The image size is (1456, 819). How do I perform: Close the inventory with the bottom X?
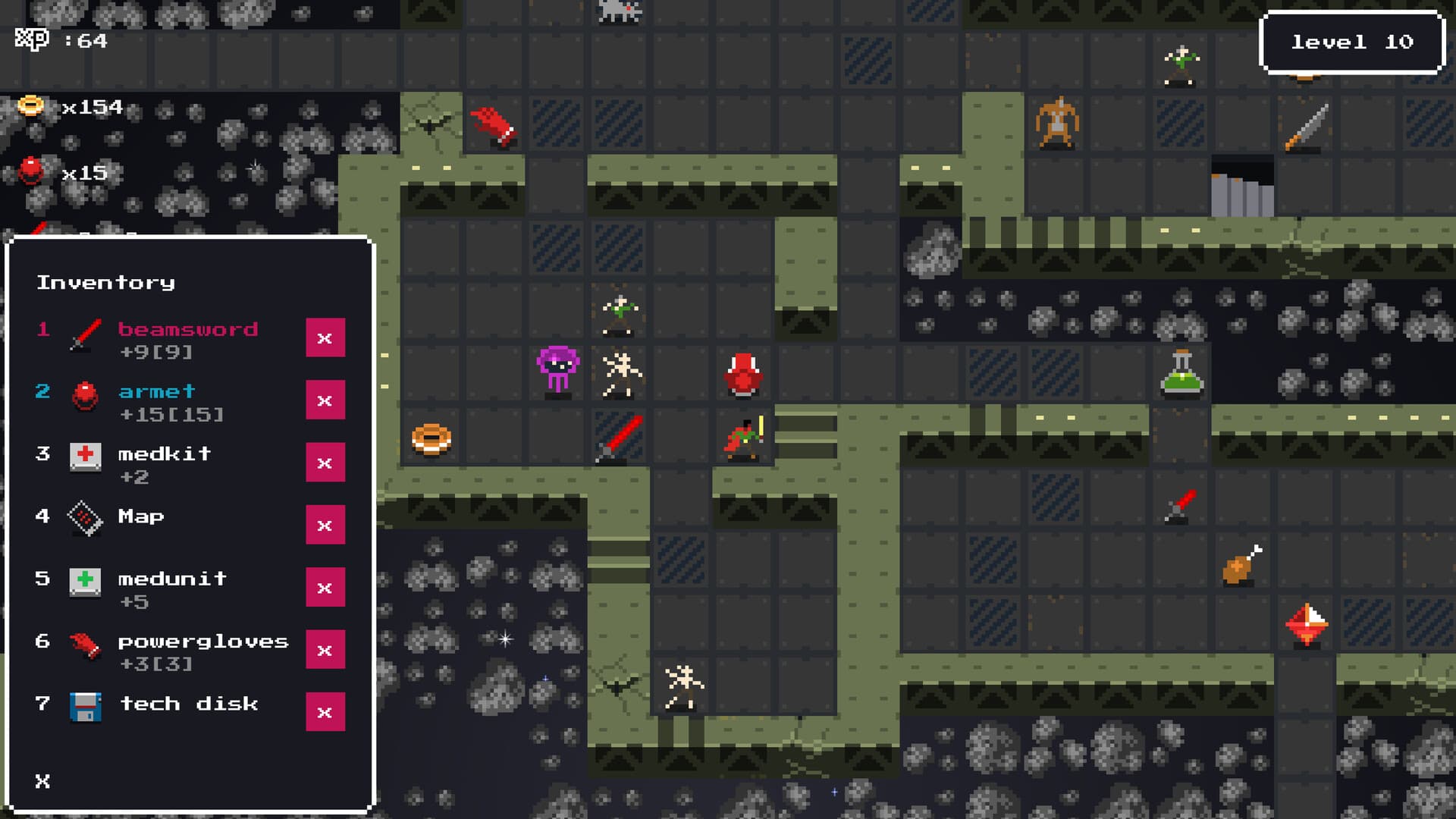tap(42, 780)
